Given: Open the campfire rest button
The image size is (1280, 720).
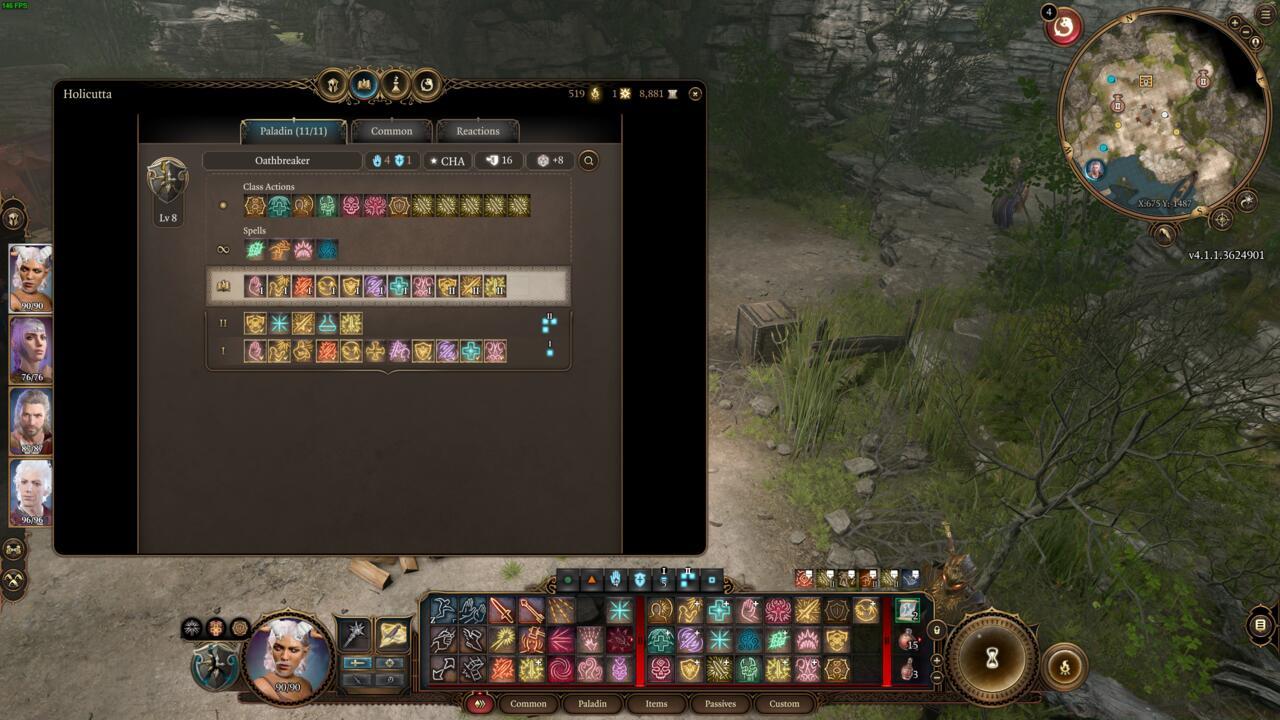Looking at the screenshot, I should tap(1063, 668).
